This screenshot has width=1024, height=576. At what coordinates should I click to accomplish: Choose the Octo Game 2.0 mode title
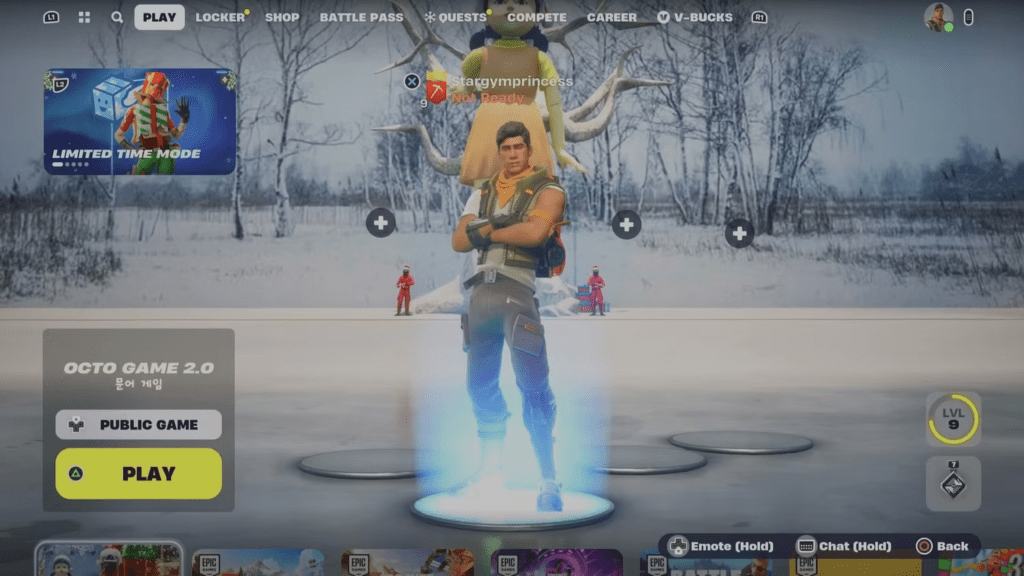(x=139, y=368)
